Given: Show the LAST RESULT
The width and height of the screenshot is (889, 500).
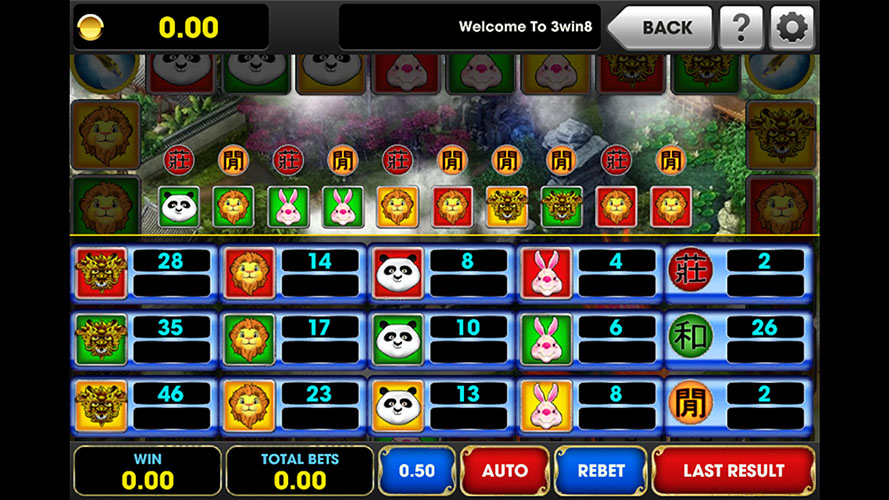Looking at the screenshot, I should pos(733,470).
